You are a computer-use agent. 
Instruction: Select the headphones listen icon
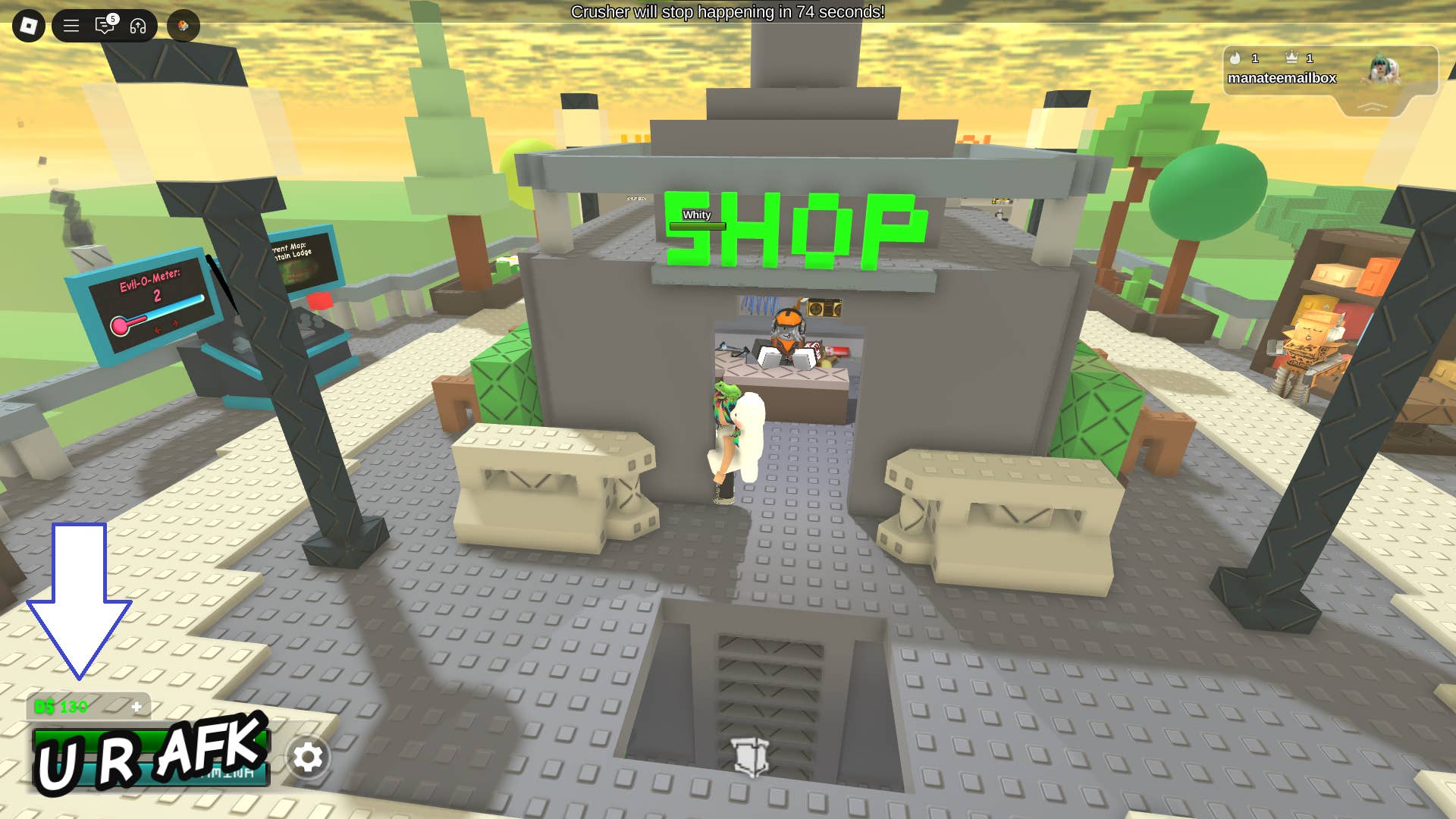137,25
